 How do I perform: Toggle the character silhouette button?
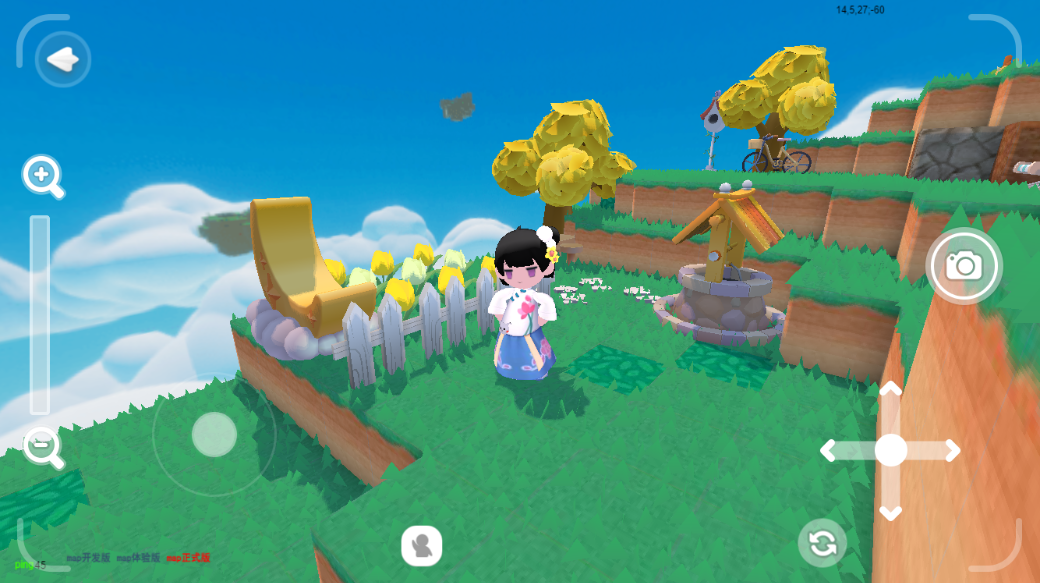422,546
